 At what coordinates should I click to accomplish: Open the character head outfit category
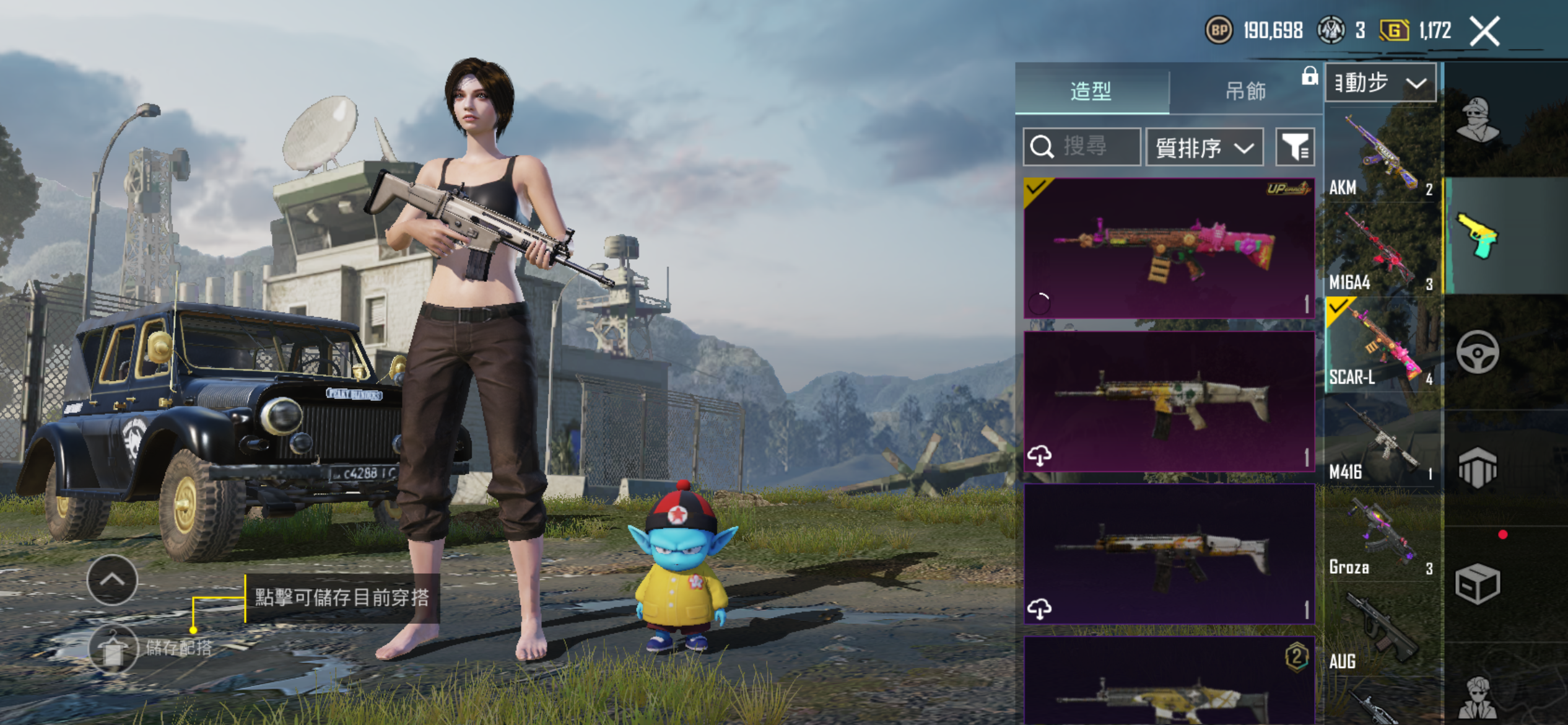click(x=1477, y=120)
